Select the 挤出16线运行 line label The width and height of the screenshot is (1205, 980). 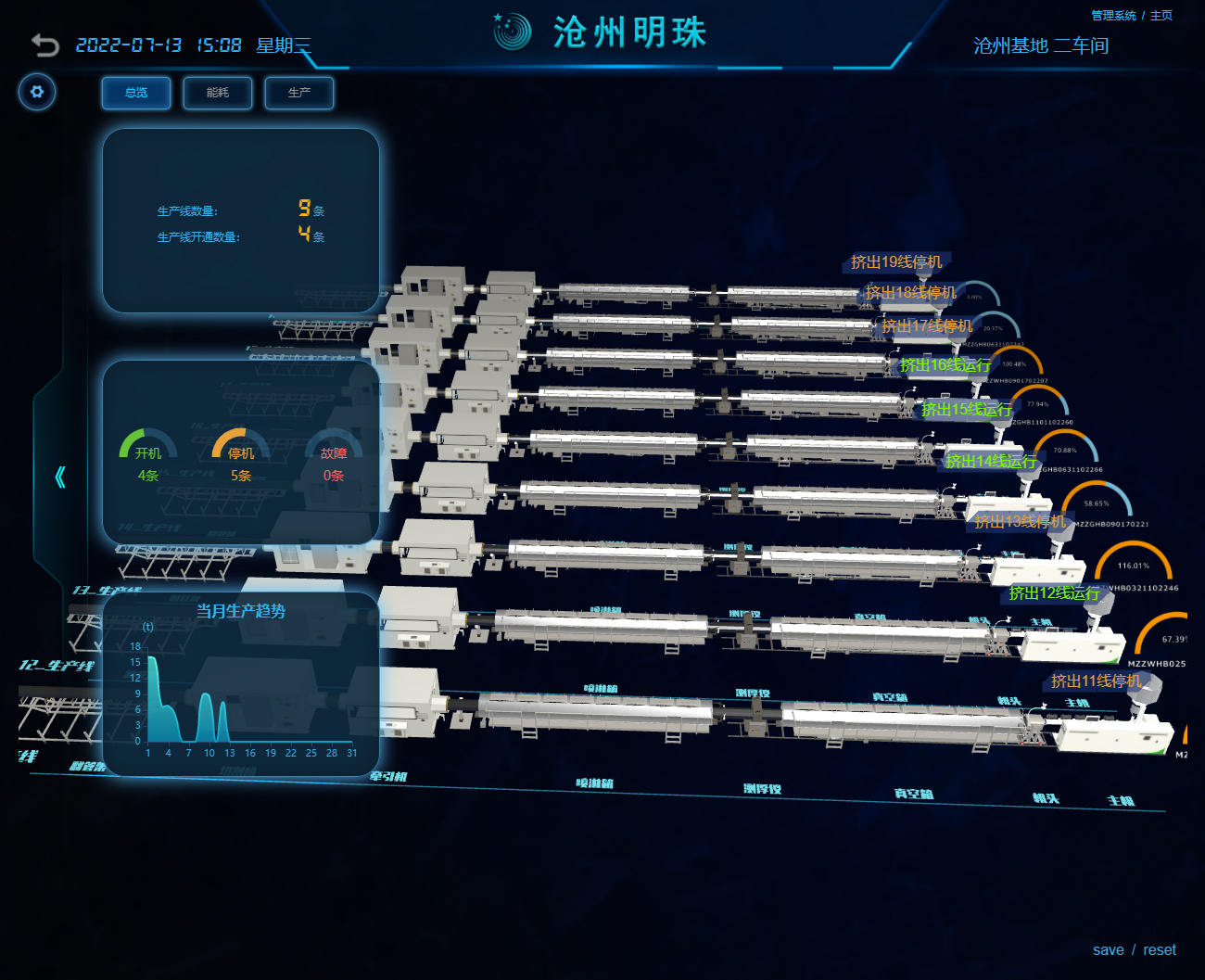945,365
